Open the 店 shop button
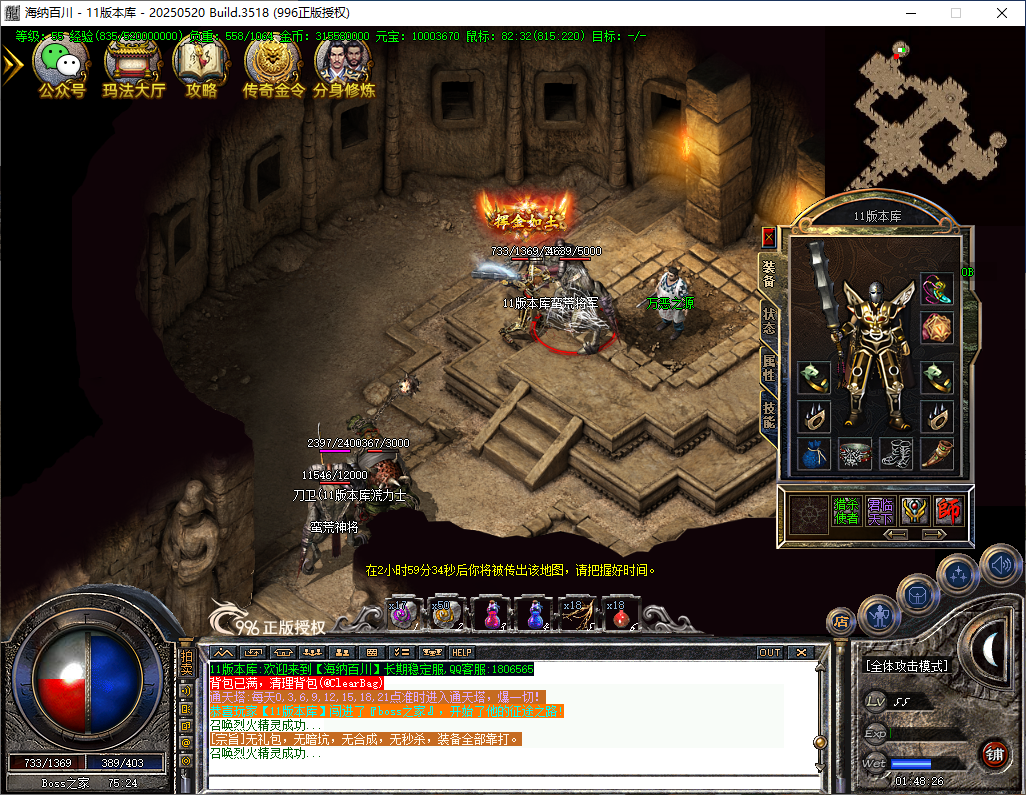The height and width of the screenshot is (795, 1026). pyautogui.click(x=840, y=621)
